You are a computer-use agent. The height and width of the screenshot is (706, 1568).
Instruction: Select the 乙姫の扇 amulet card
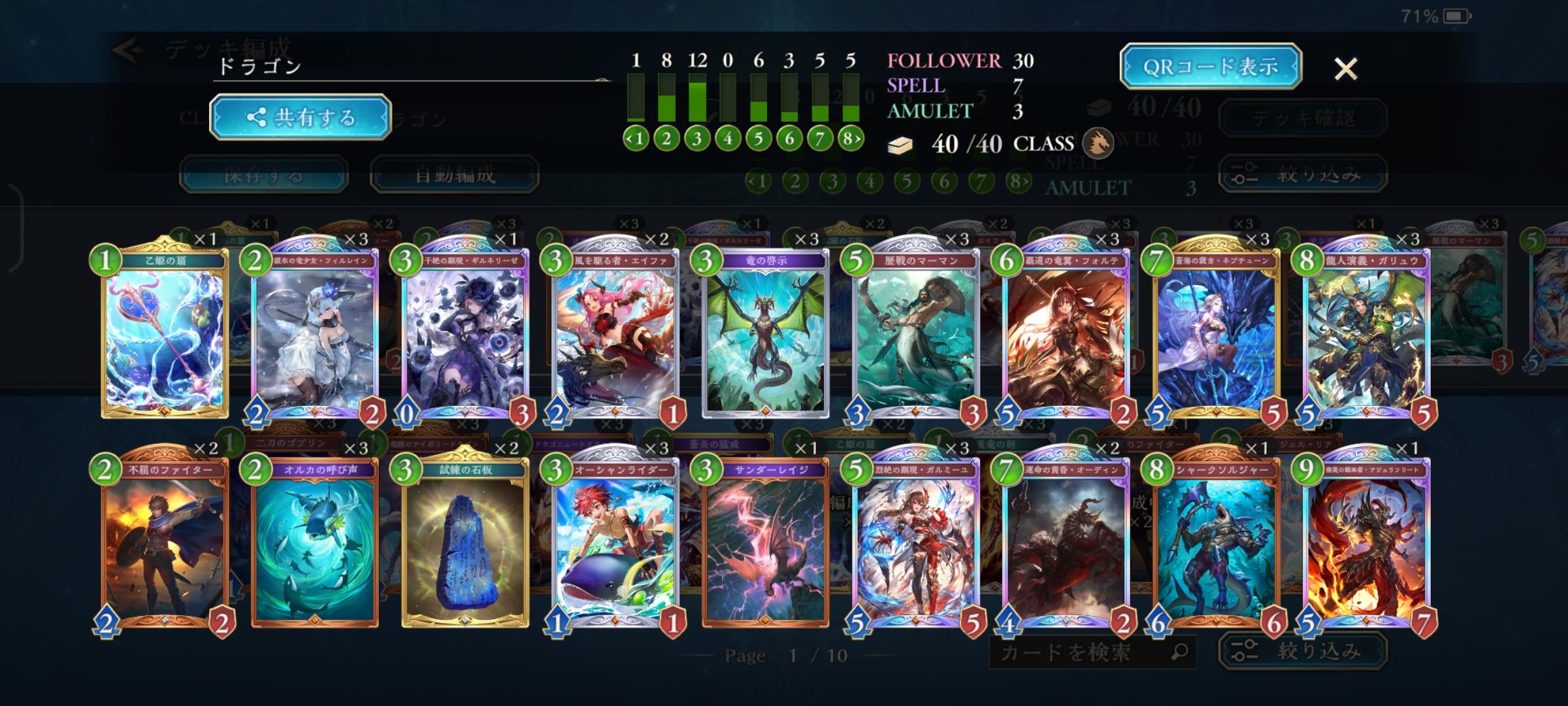[x=165, y=333]
